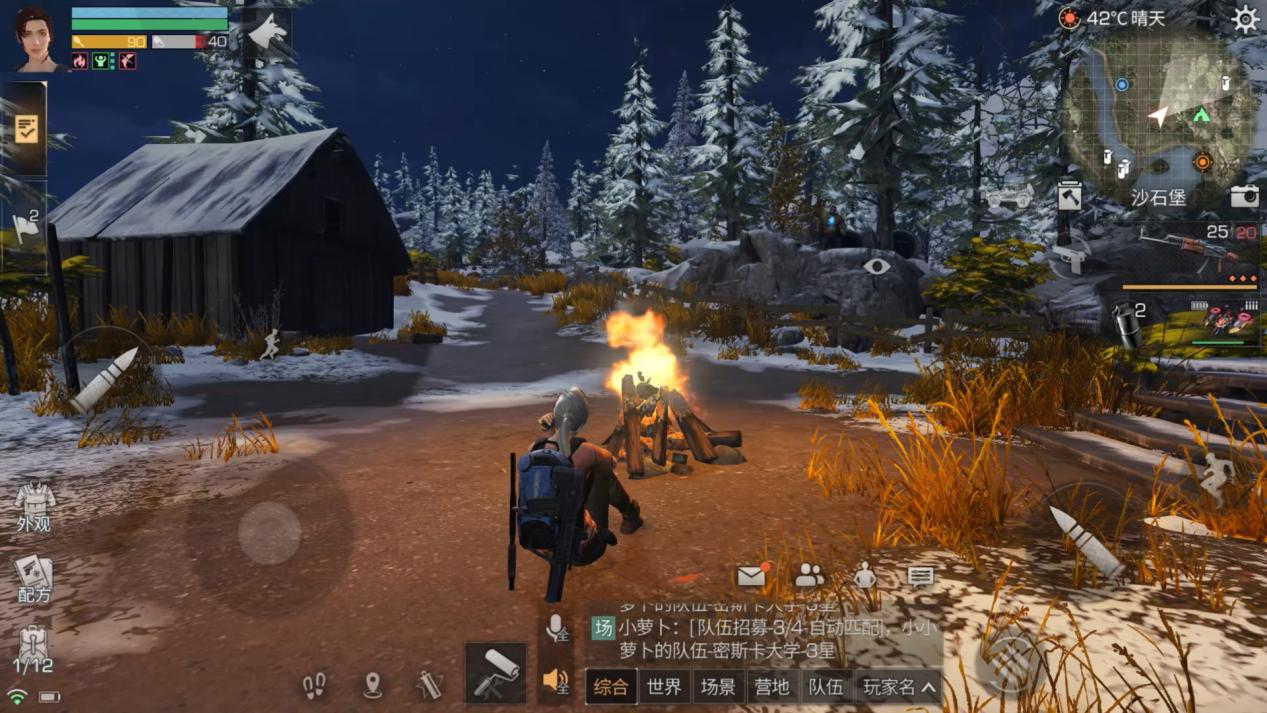
Task: Tap the paint roller build button
Action: pyautogui.click(x=496, y=672)
